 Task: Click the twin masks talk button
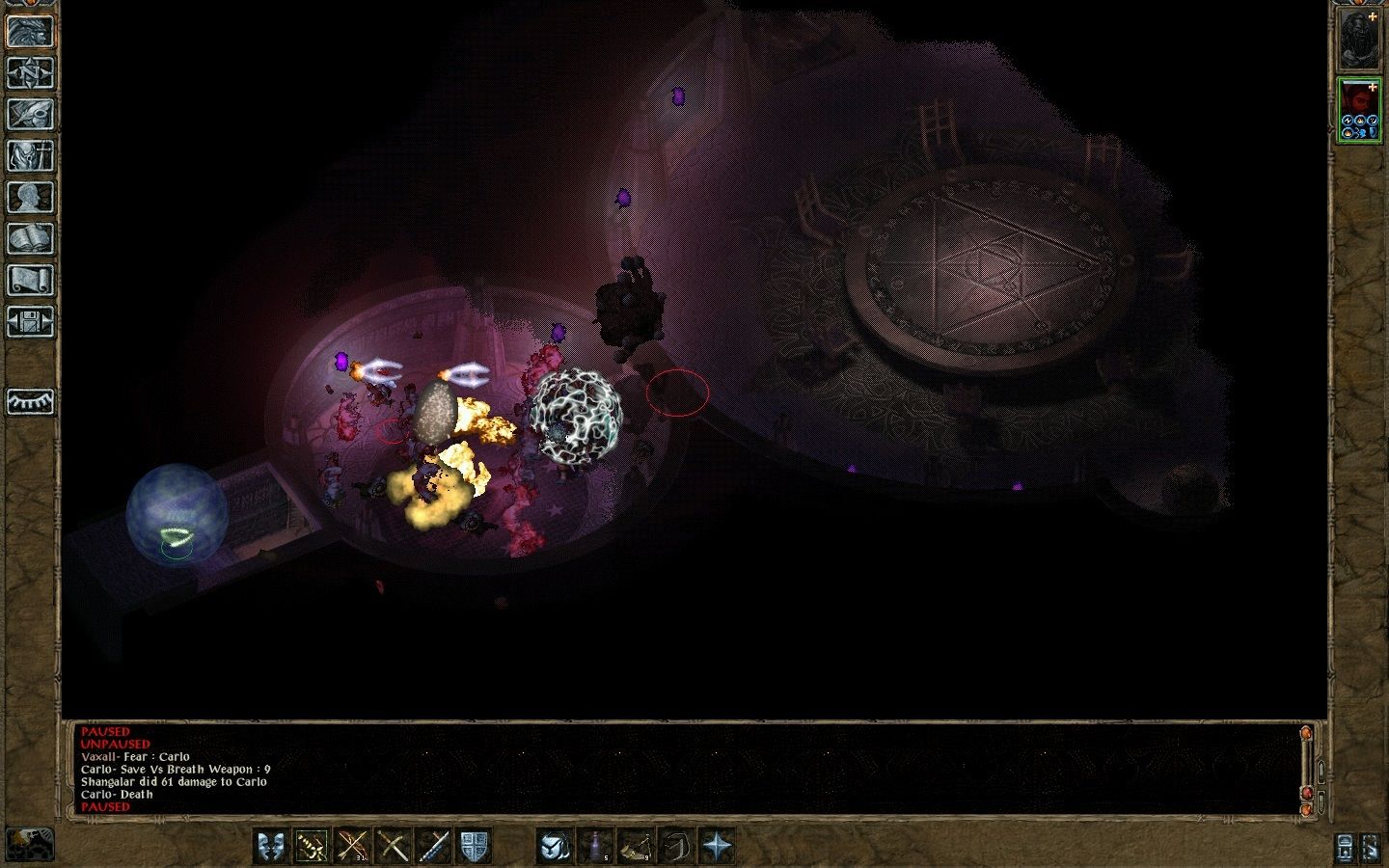[x=271, y=846]
